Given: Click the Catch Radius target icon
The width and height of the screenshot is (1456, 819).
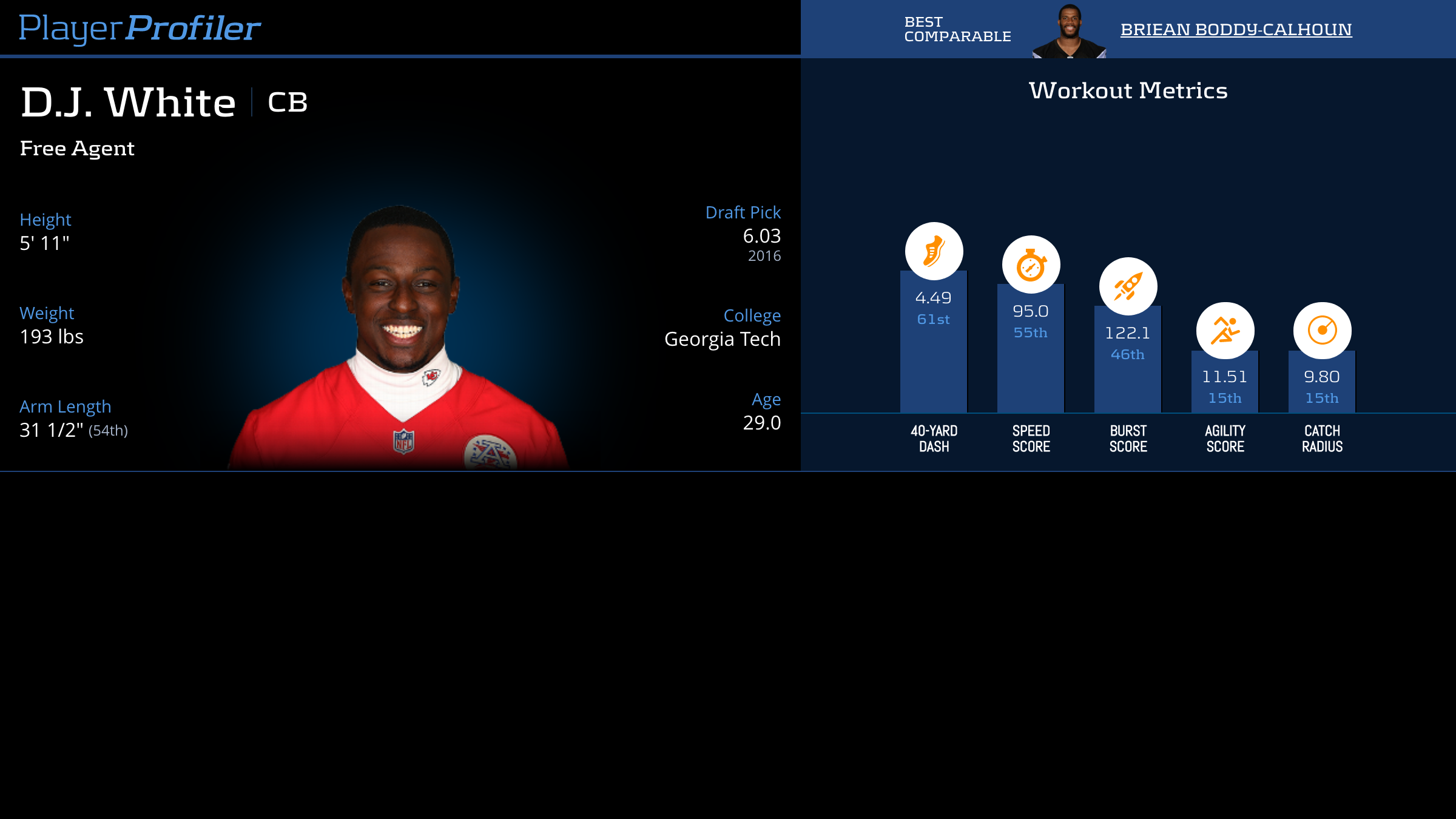Looking at the screenshot, I should [x=1322, y=331].
